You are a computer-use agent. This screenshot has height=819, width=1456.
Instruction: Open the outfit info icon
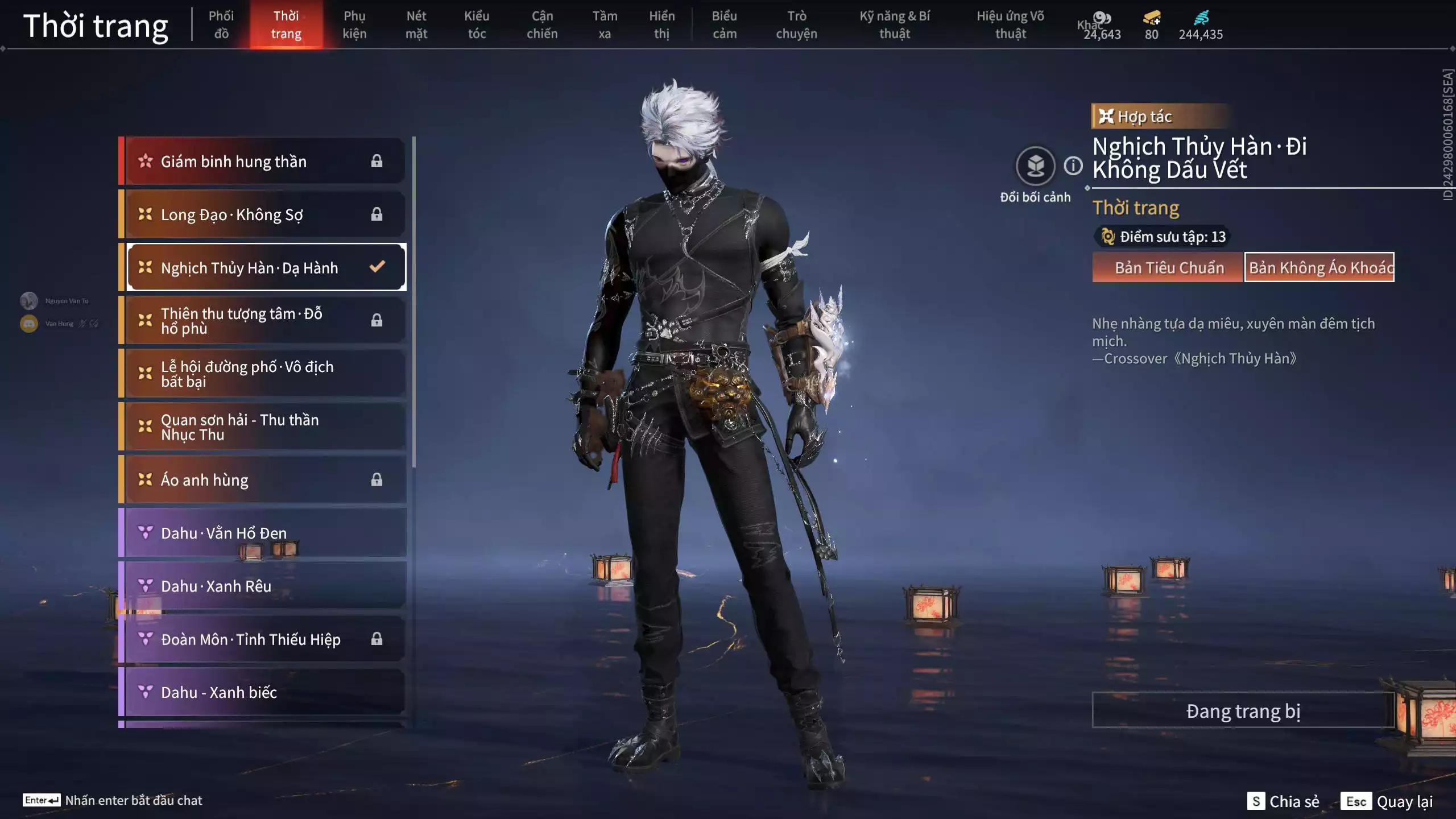pyautogui.click(x=1073, y=166)
